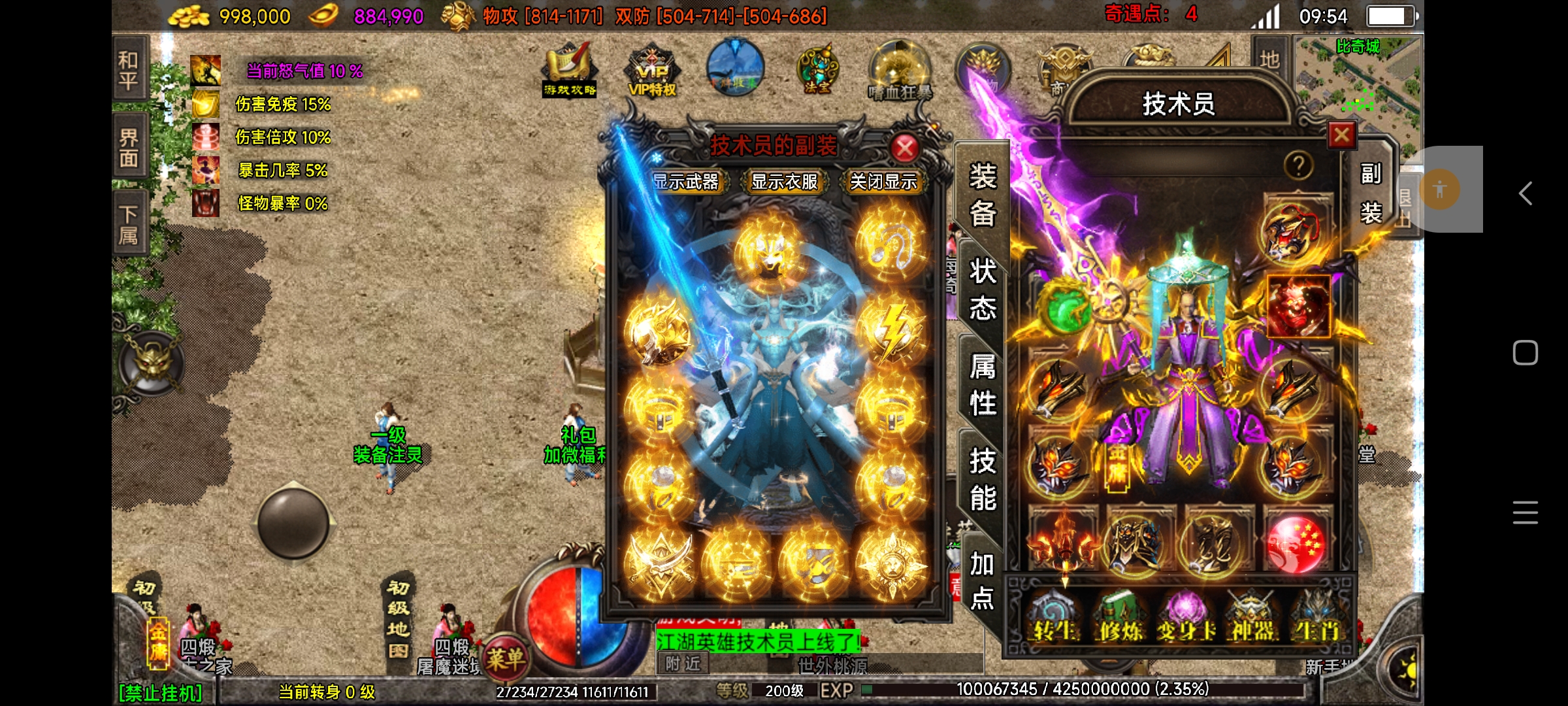Select the 显示衣服 button
Screen dimensions: 1568x706
tap(785, 182)
